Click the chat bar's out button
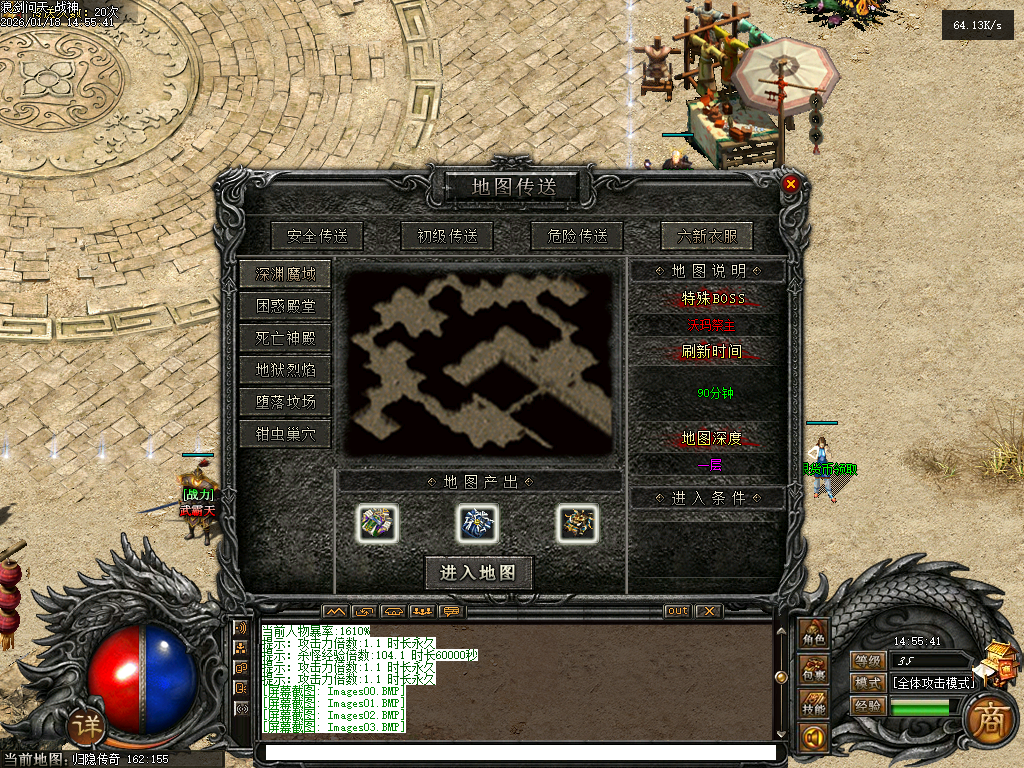This screenshot has height=768, width=1024. coord(677,611)
